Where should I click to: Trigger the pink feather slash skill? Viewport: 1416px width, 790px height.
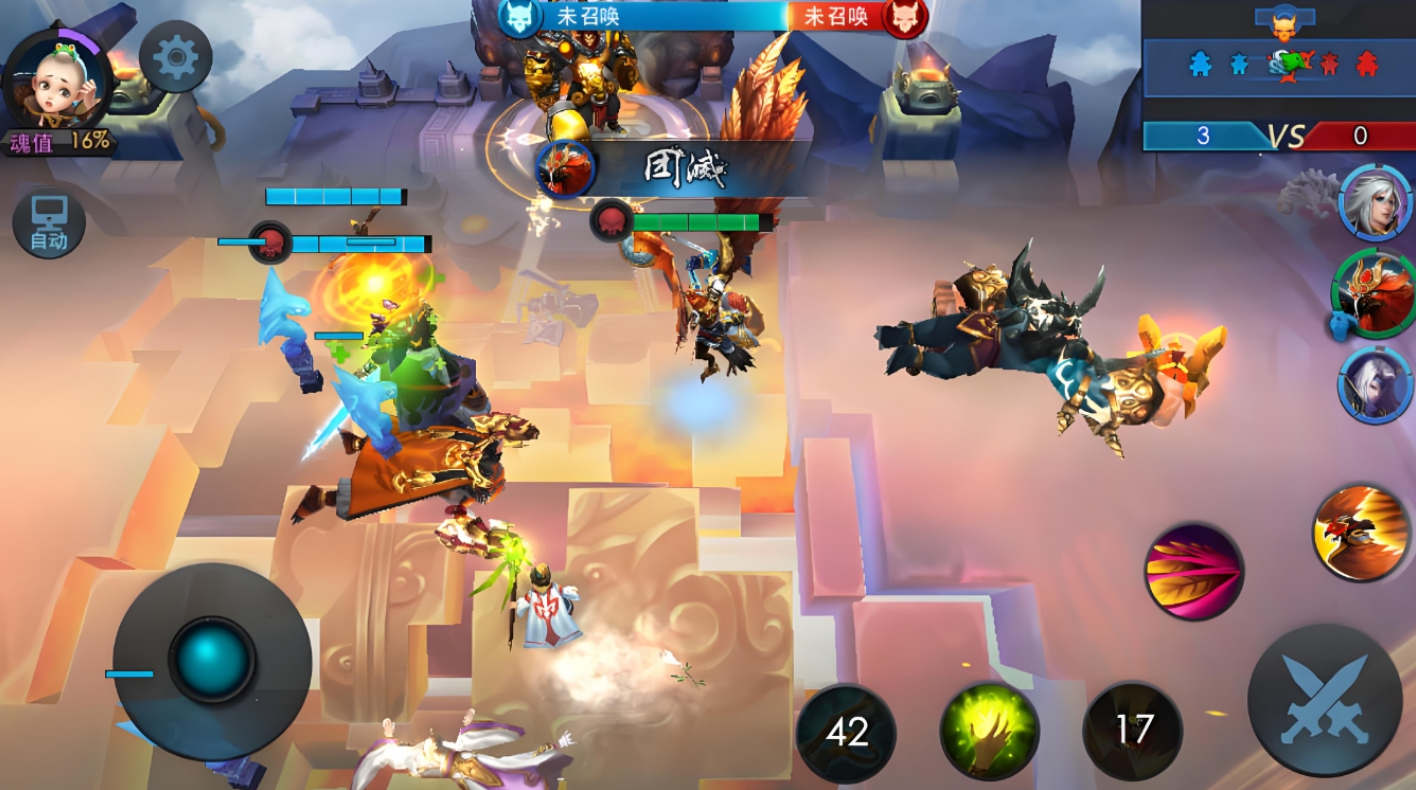1194,571
